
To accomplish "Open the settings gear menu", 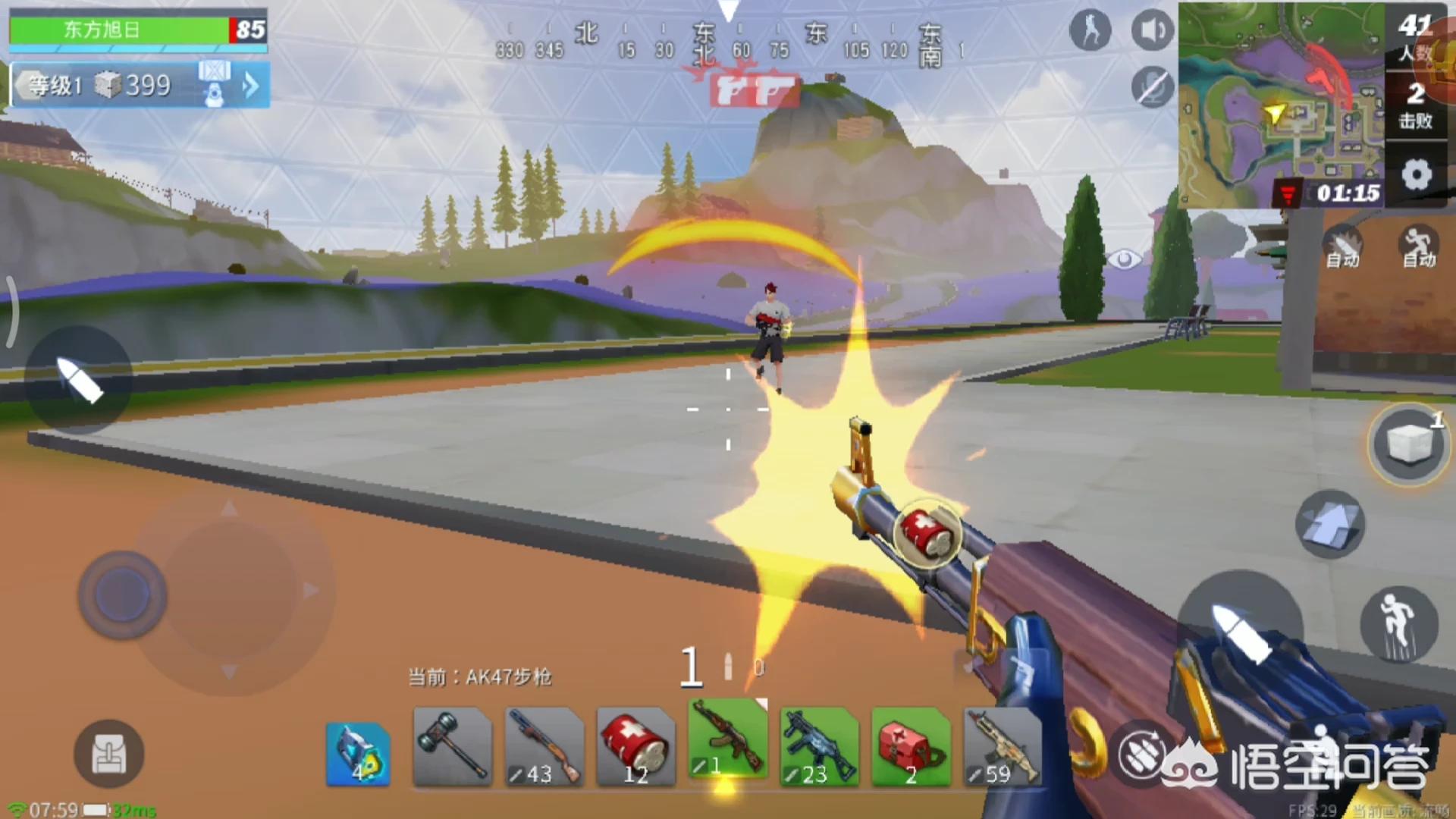I will [1416, 176].
